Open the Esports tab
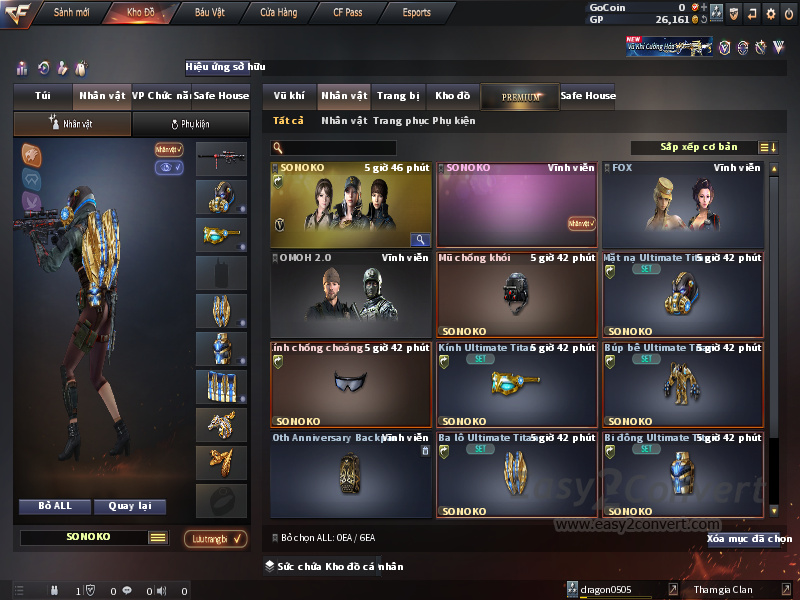The width and height of the screenshot is (800, 600). pyautogui.click(x=417, y=13)
